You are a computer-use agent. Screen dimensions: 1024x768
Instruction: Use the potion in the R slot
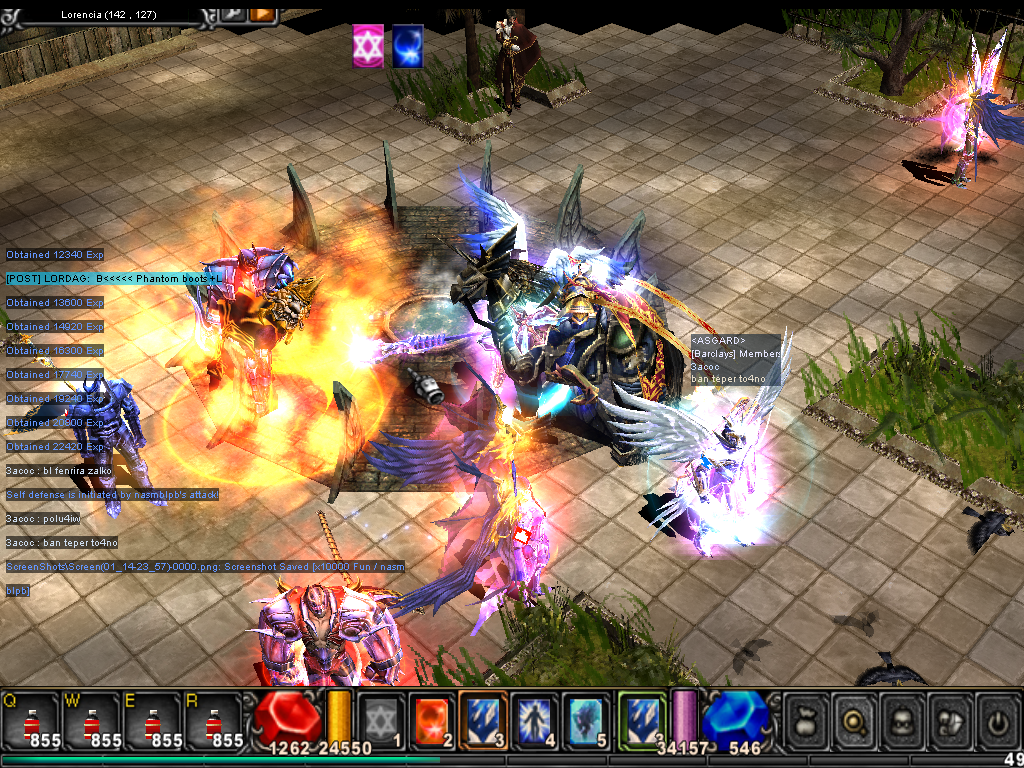tap(213, 722)
